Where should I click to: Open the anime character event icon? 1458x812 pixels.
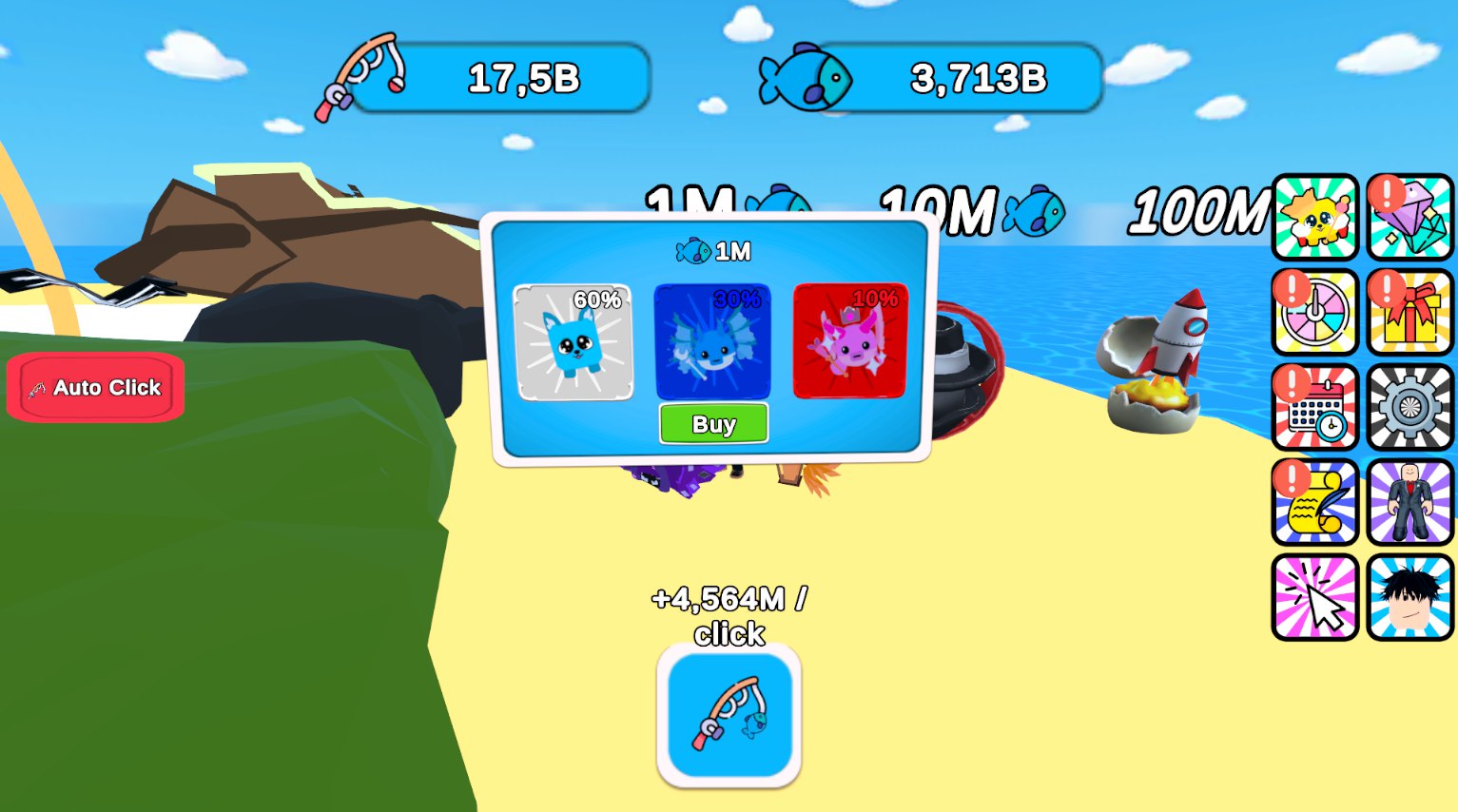tap(1409, 594)
